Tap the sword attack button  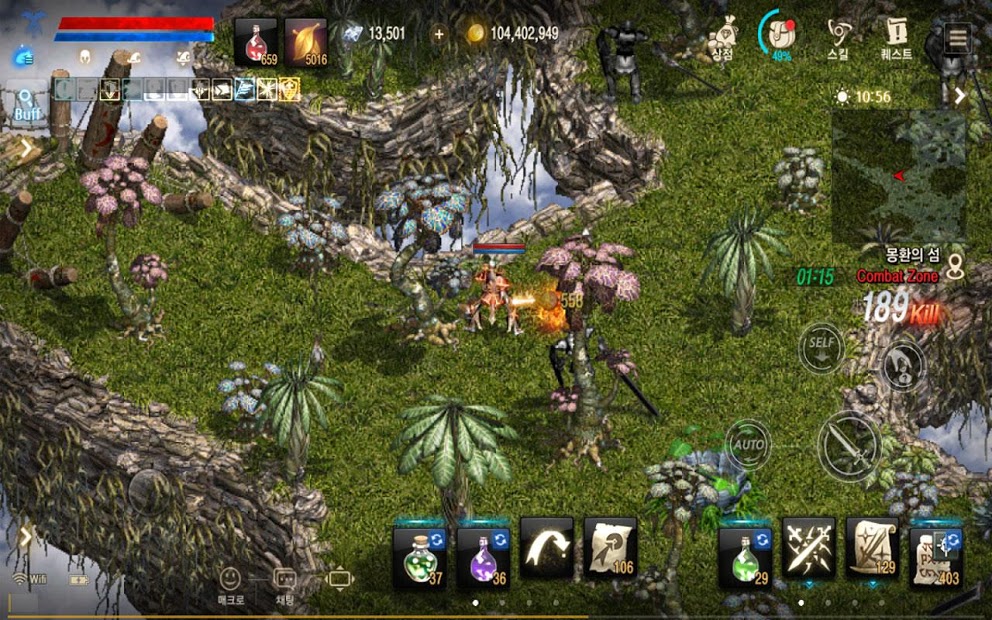point(849,443)
